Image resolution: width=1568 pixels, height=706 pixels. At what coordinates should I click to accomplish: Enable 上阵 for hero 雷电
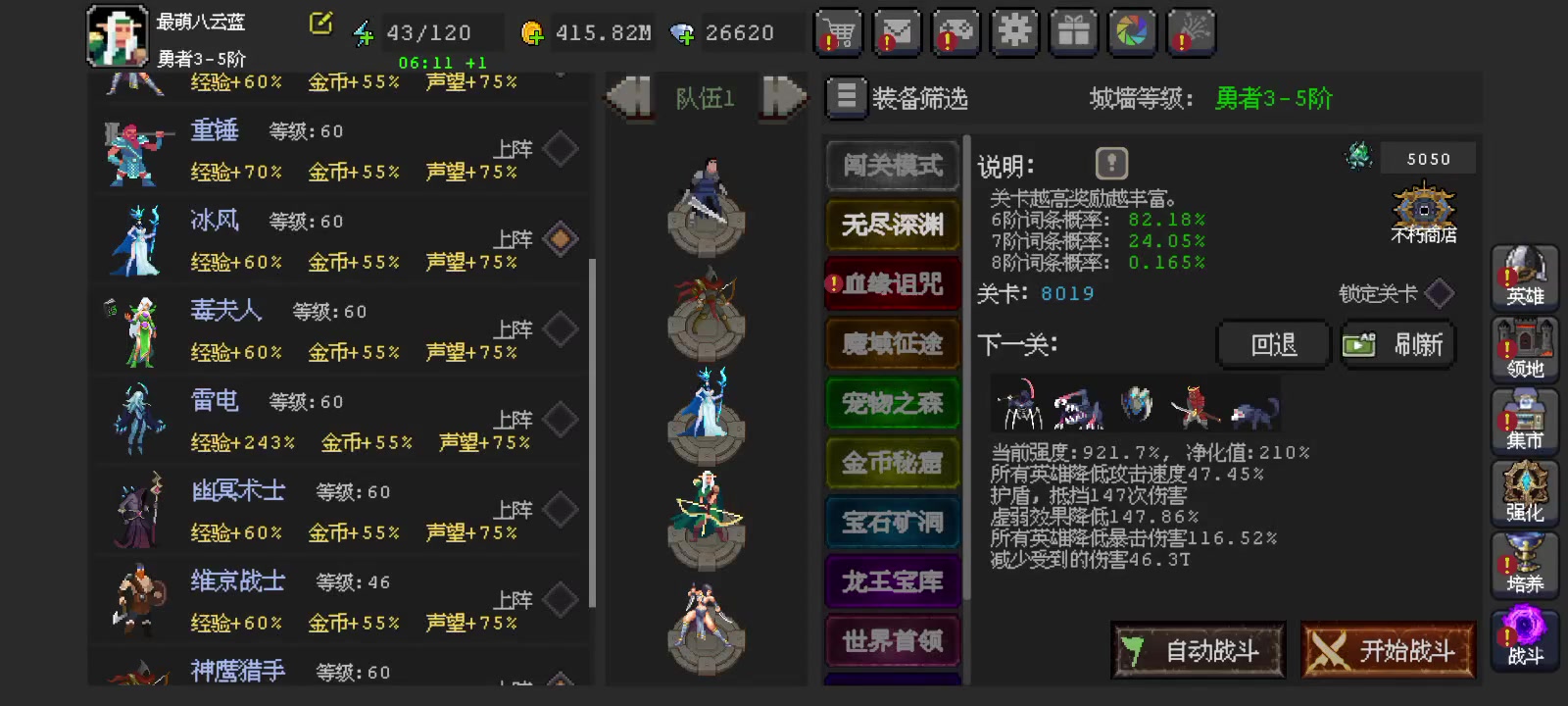tap(560, 419)
